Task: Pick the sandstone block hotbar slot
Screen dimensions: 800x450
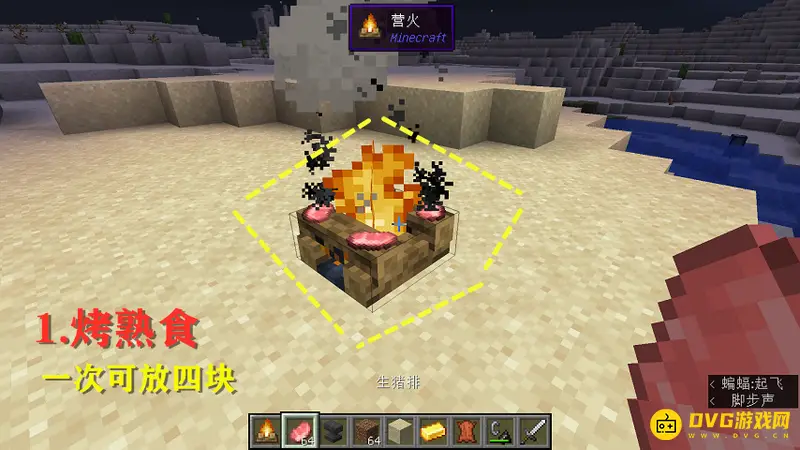Action: tap(399, 431)
